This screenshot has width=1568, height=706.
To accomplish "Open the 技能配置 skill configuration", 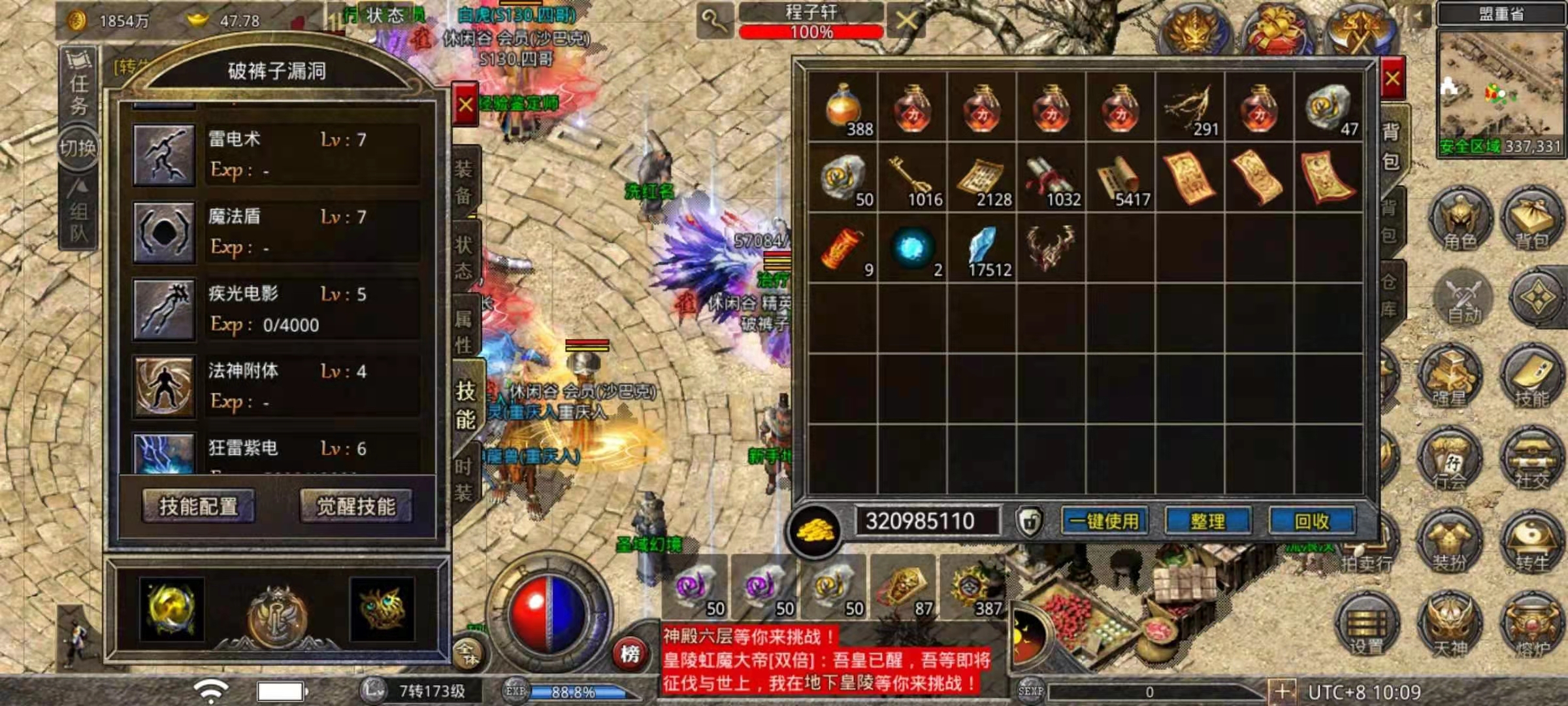I will (199, 506).
